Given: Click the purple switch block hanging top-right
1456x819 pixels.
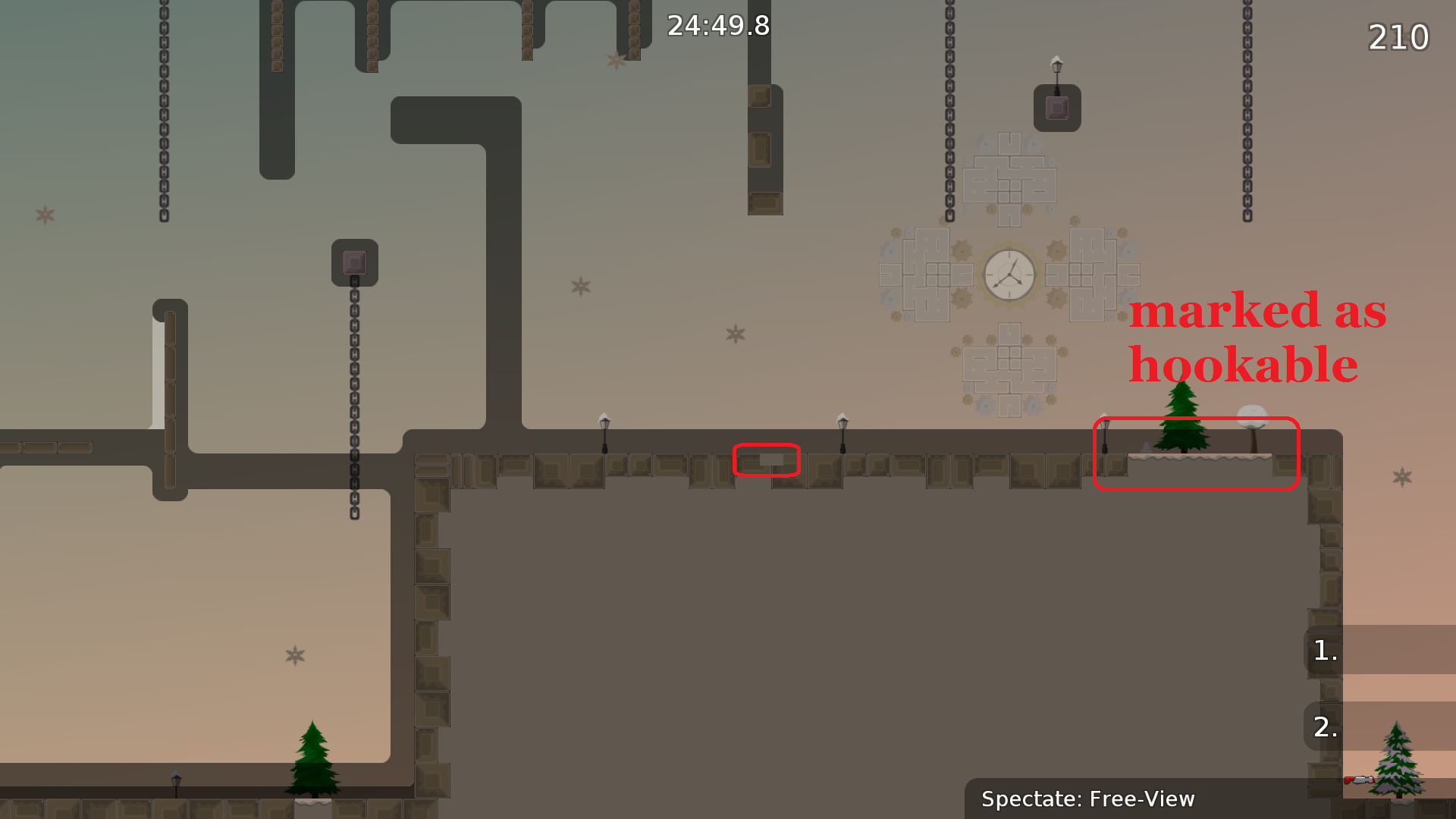Looking at the screenshot, I should (1056, 108).
